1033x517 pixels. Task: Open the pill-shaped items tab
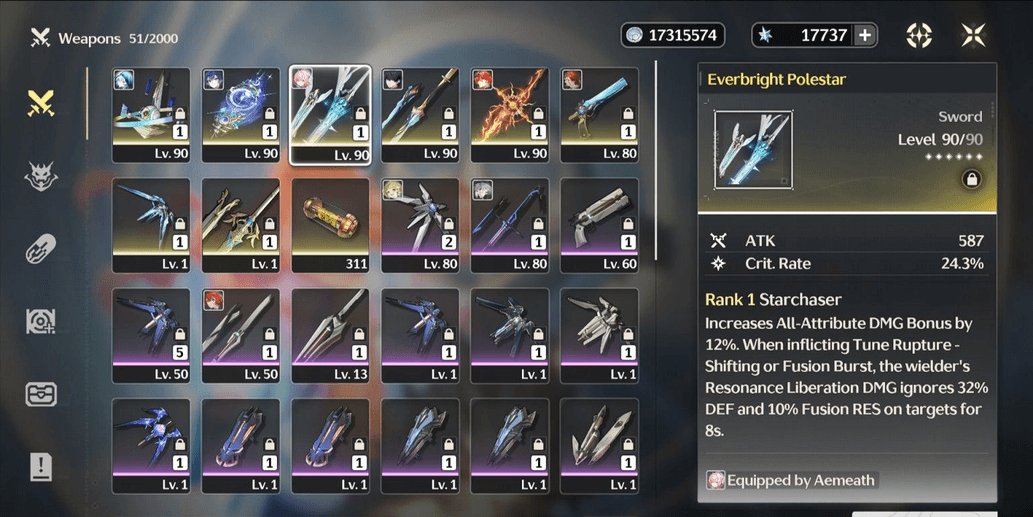[41, 249]
